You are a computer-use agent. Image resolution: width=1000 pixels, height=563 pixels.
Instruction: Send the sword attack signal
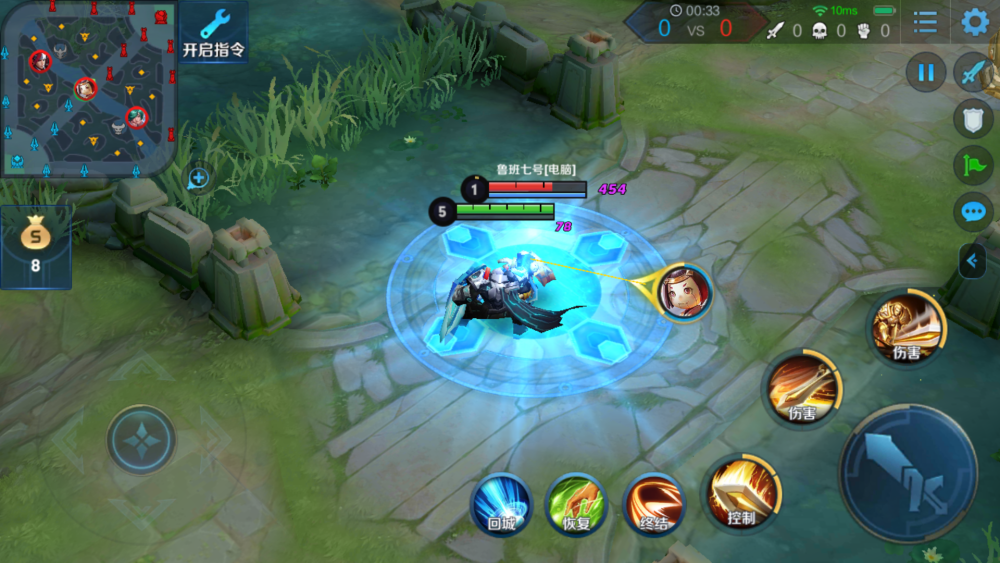pyautogui.click(x=973, y=72)
